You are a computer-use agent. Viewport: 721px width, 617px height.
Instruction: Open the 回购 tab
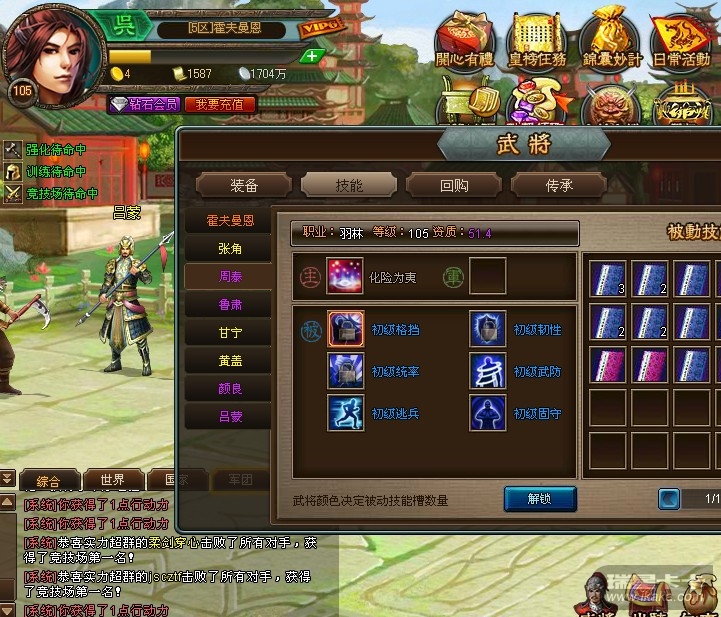click(453, 185)
